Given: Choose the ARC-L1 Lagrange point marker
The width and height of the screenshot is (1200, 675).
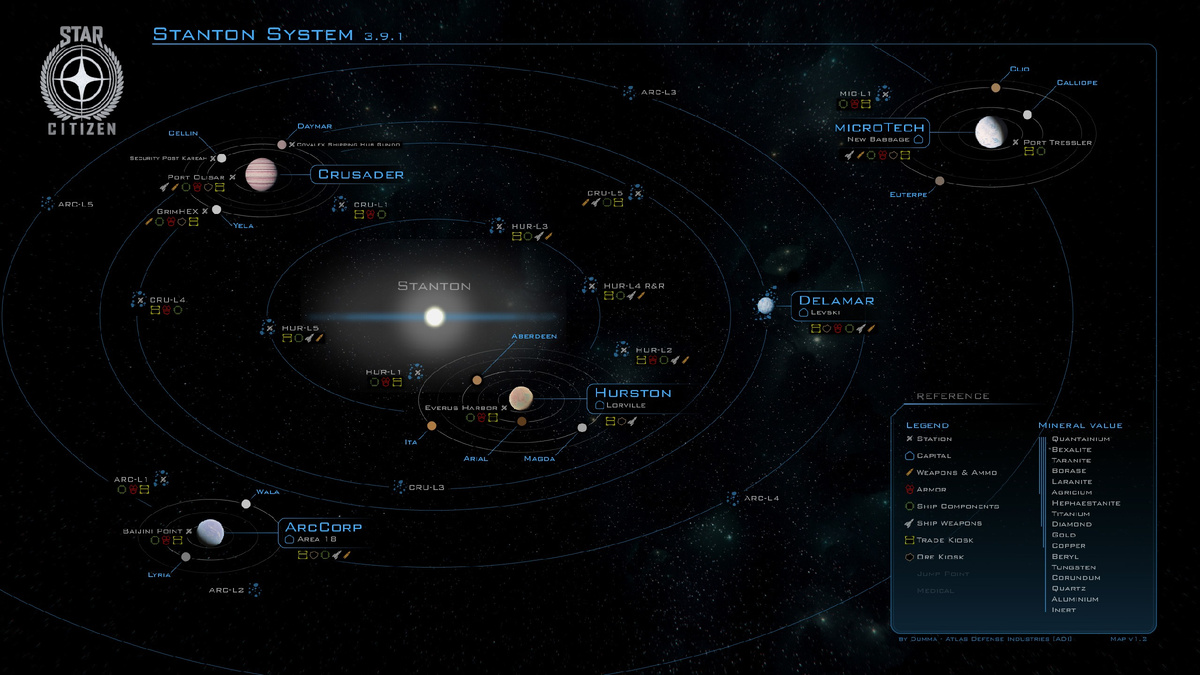Looking at the screenshot, I should click(x=160, y=480).
